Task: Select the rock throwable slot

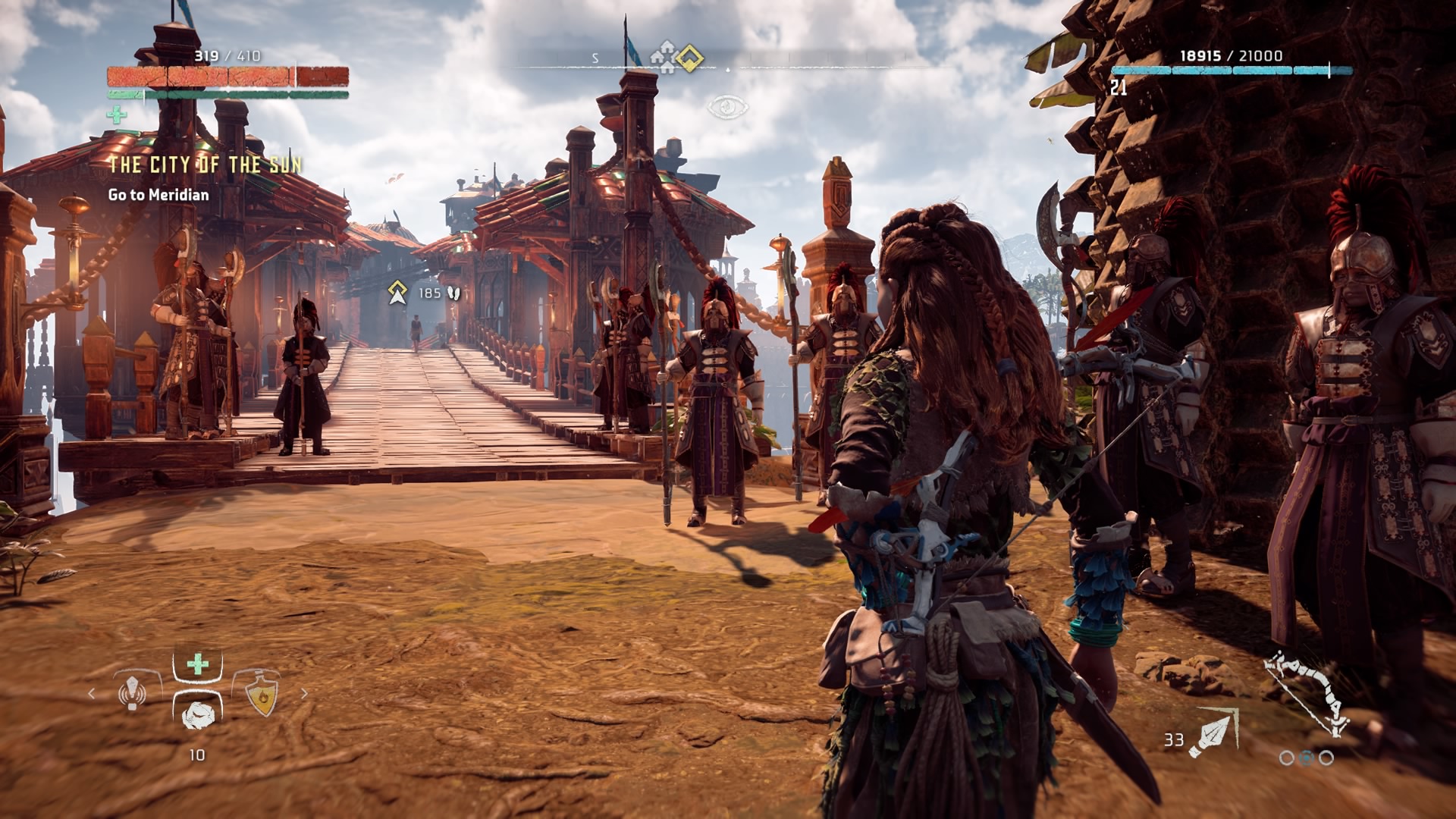Action: point(197,713)
